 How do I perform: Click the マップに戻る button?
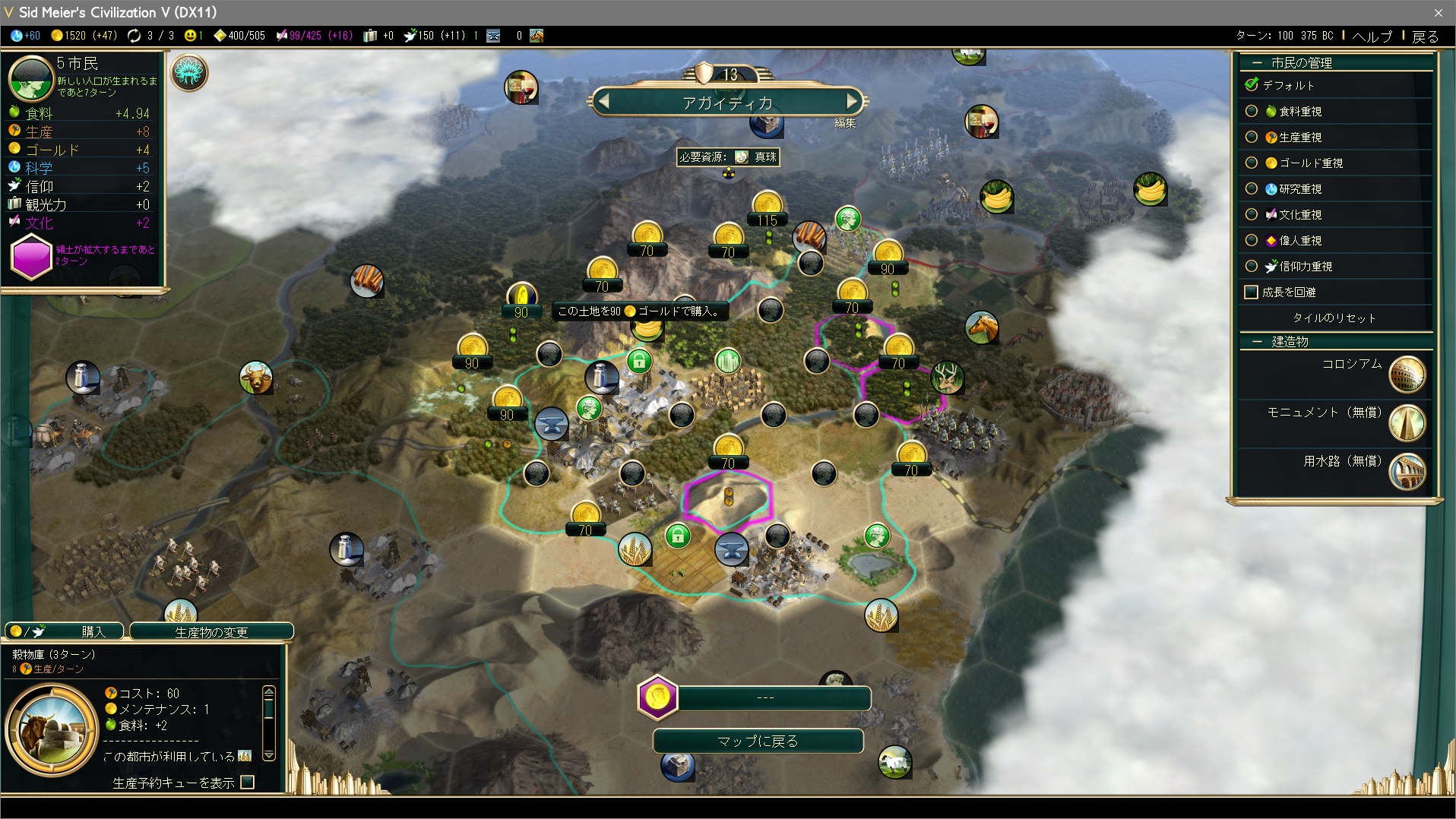point(758,741)
